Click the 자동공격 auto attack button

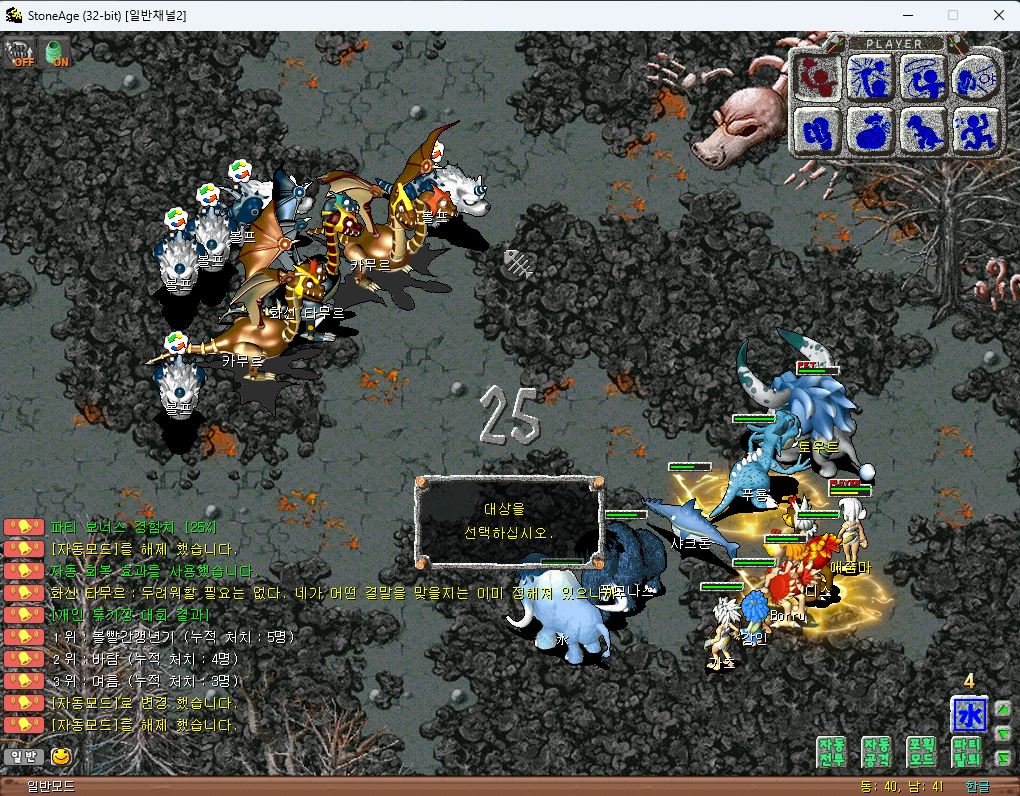point(876,752)
